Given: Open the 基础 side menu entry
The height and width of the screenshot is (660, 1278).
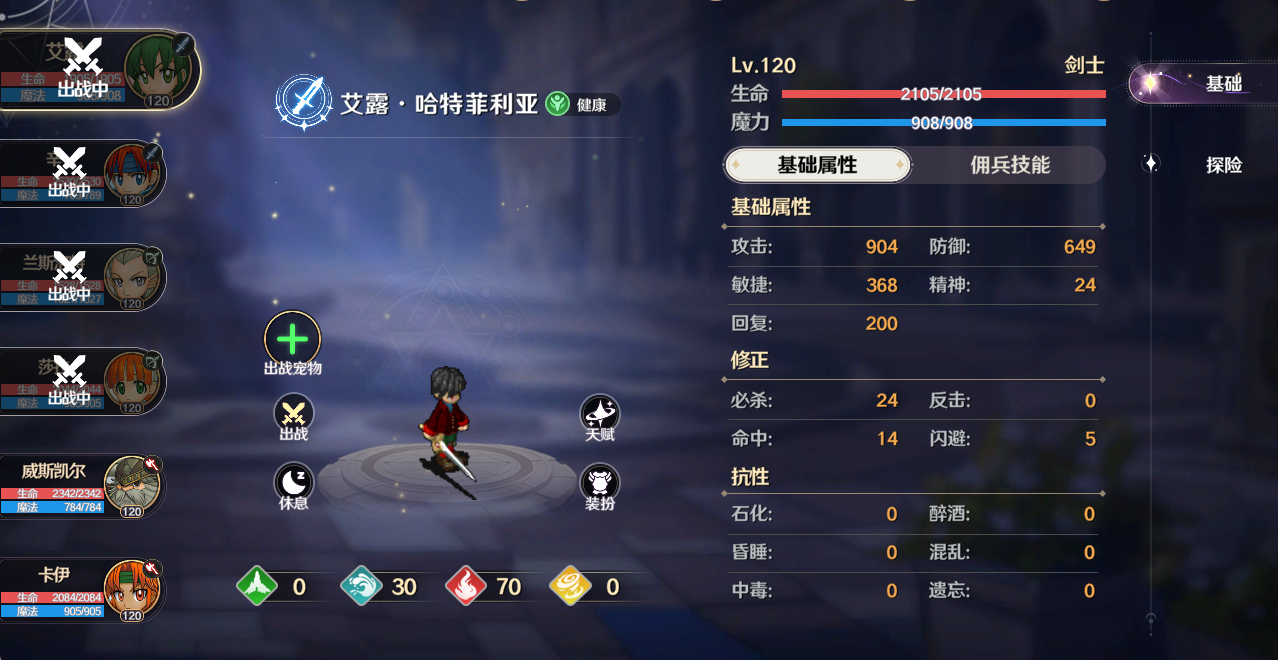Looking at the screenshot, I should coord(1204,84).
